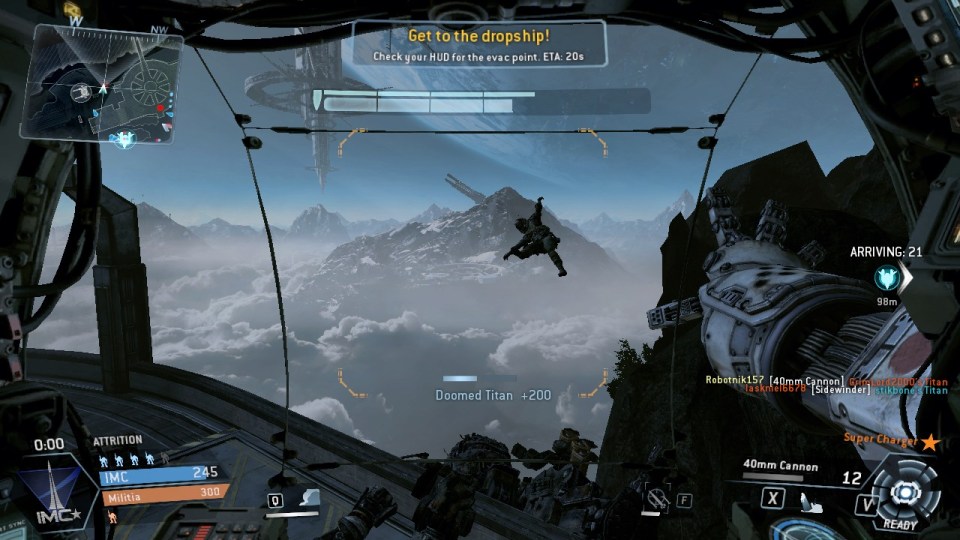
Task: Activate the crossed-out tactical ability icon
Action: click(x=657, y=498)
